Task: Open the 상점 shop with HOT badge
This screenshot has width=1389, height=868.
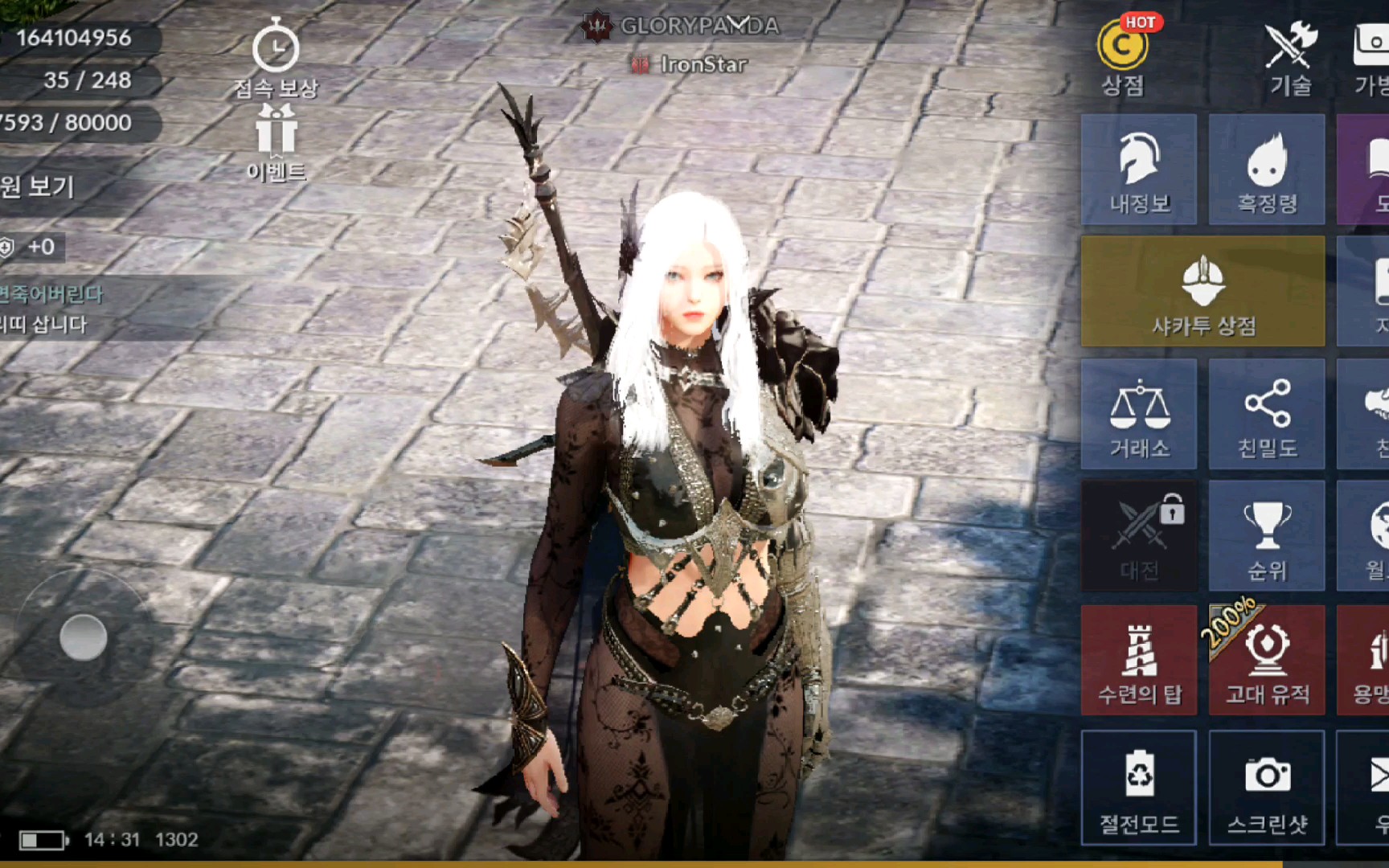Action: coord(1122,56)
